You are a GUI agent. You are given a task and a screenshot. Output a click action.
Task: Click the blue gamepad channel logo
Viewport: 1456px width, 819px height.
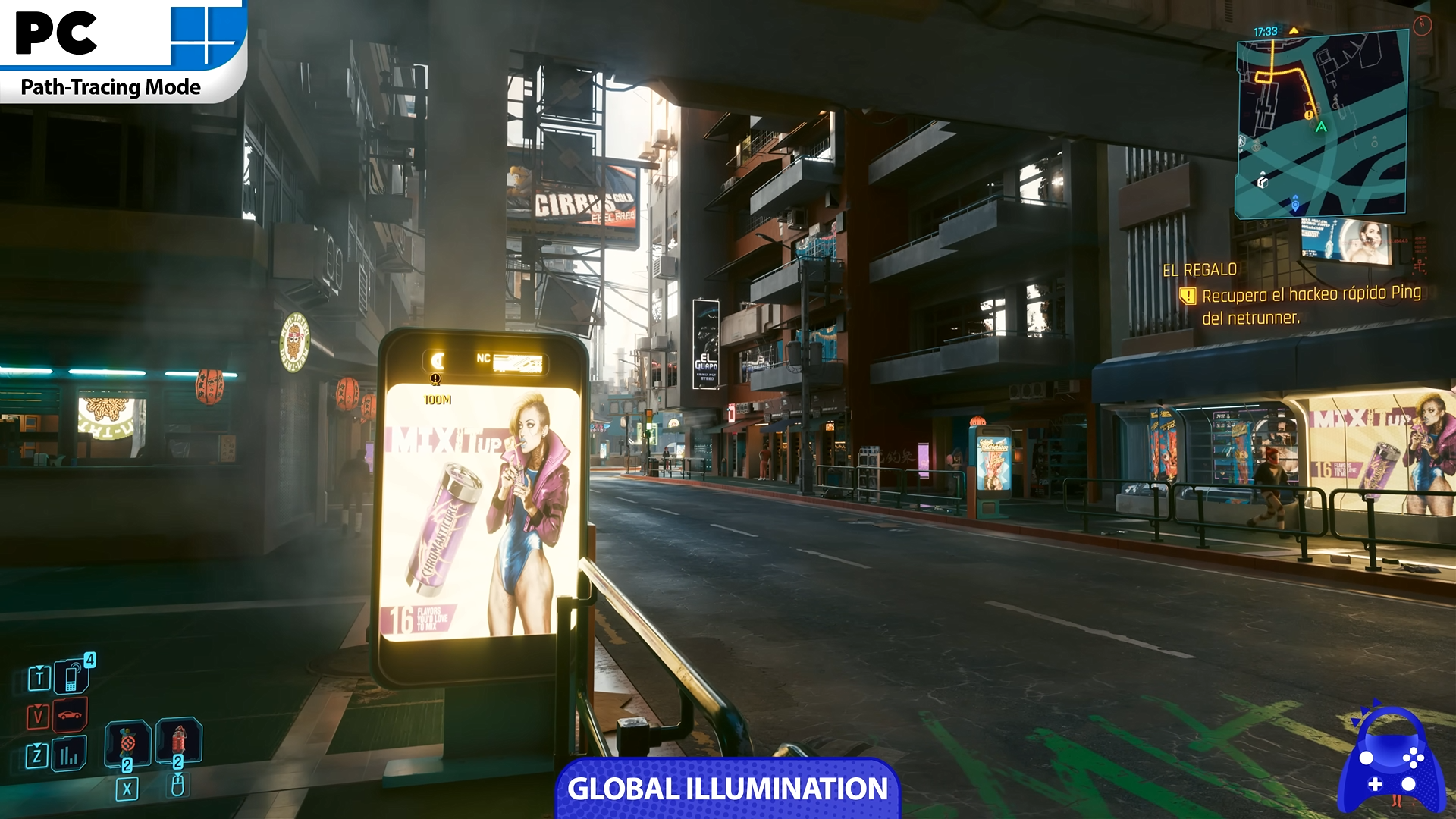(x=1391, y=761)
